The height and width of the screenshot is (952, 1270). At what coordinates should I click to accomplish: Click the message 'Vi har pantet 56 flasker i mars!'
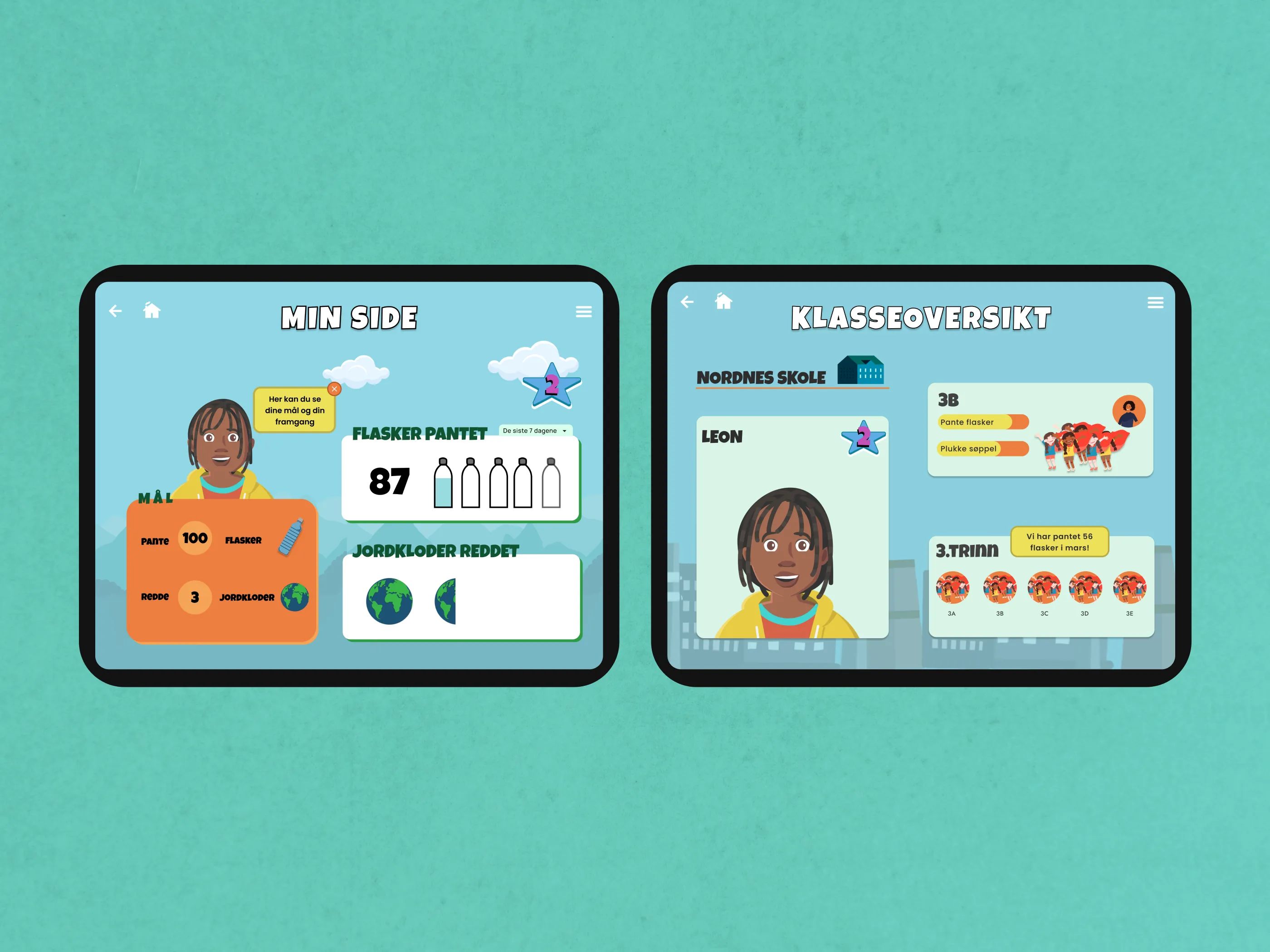pyautogui.click(x=1061, y=542)
